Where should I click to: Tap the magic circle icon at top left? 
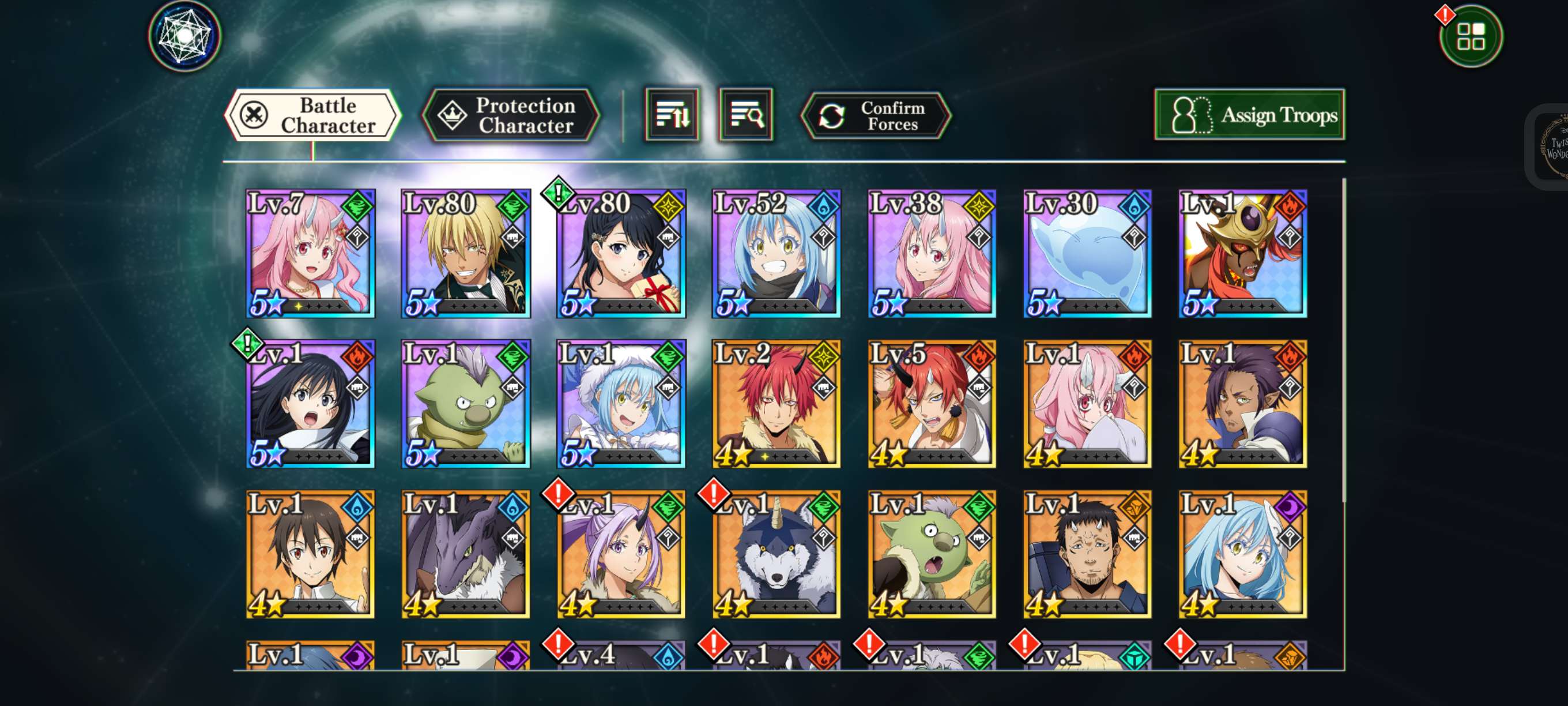click(x=184, y=35)
